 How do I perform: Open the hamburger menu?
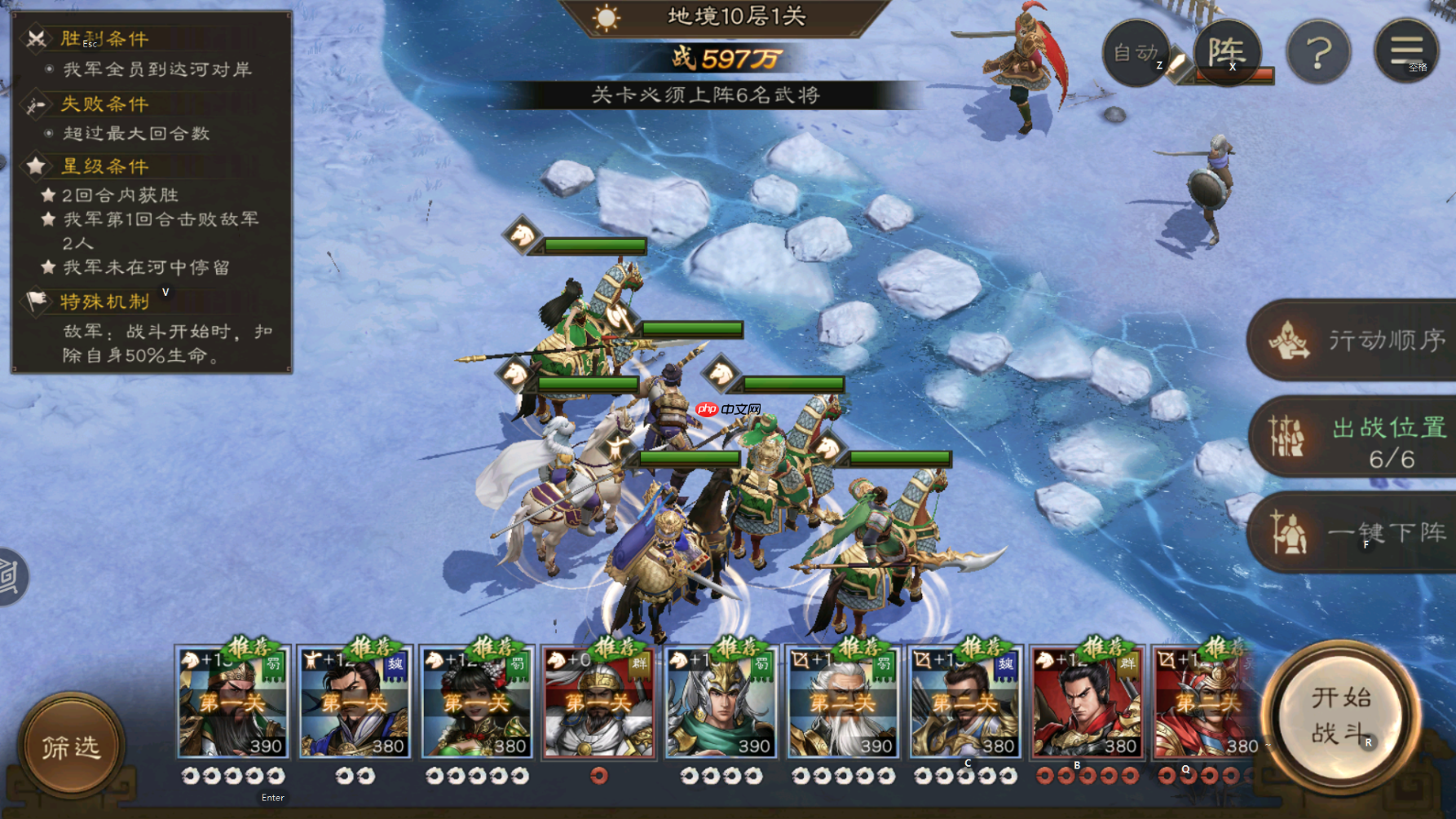[1406, 51]
